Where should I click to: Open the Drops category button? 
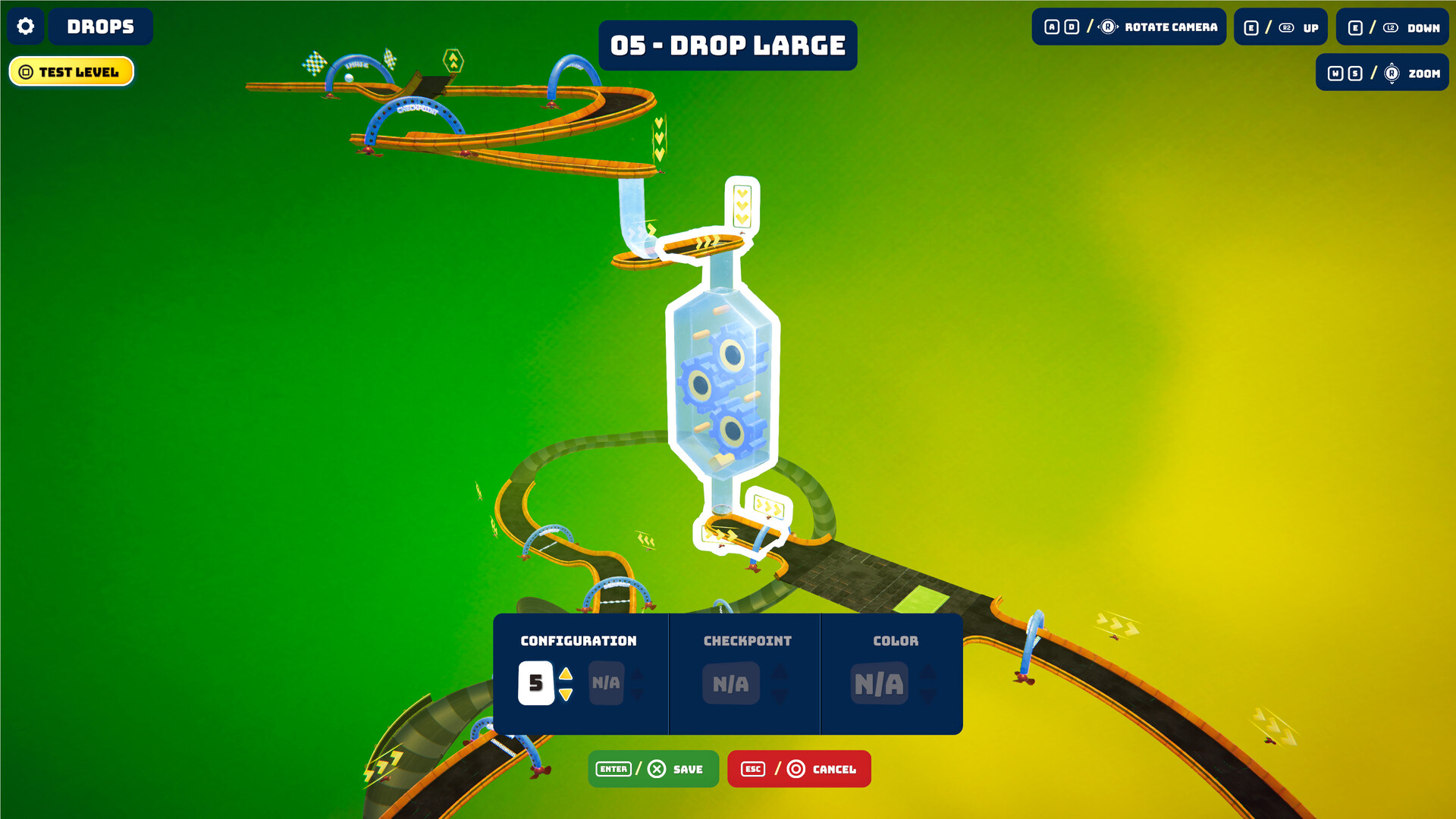coord(100,27)
